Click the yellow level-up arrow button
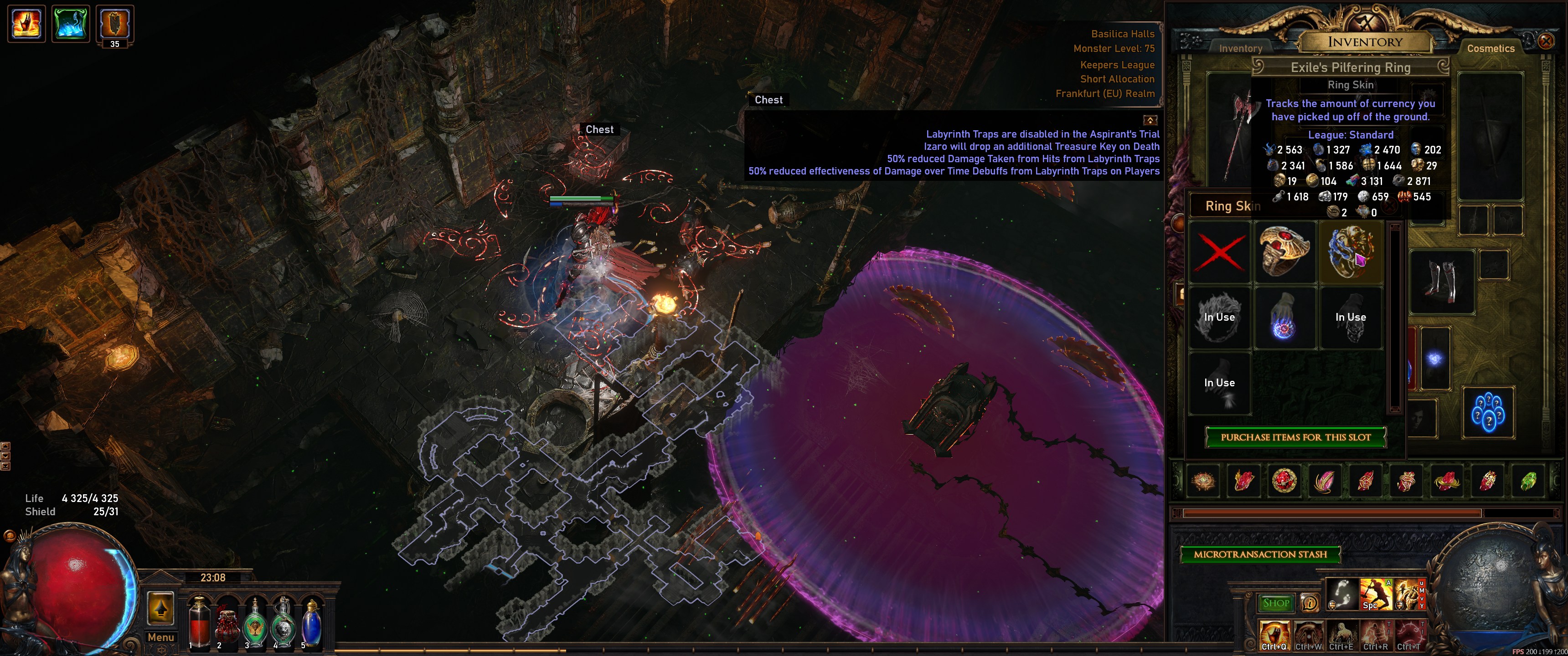Viewport: 1568px width, 656px height. point(161,607)
